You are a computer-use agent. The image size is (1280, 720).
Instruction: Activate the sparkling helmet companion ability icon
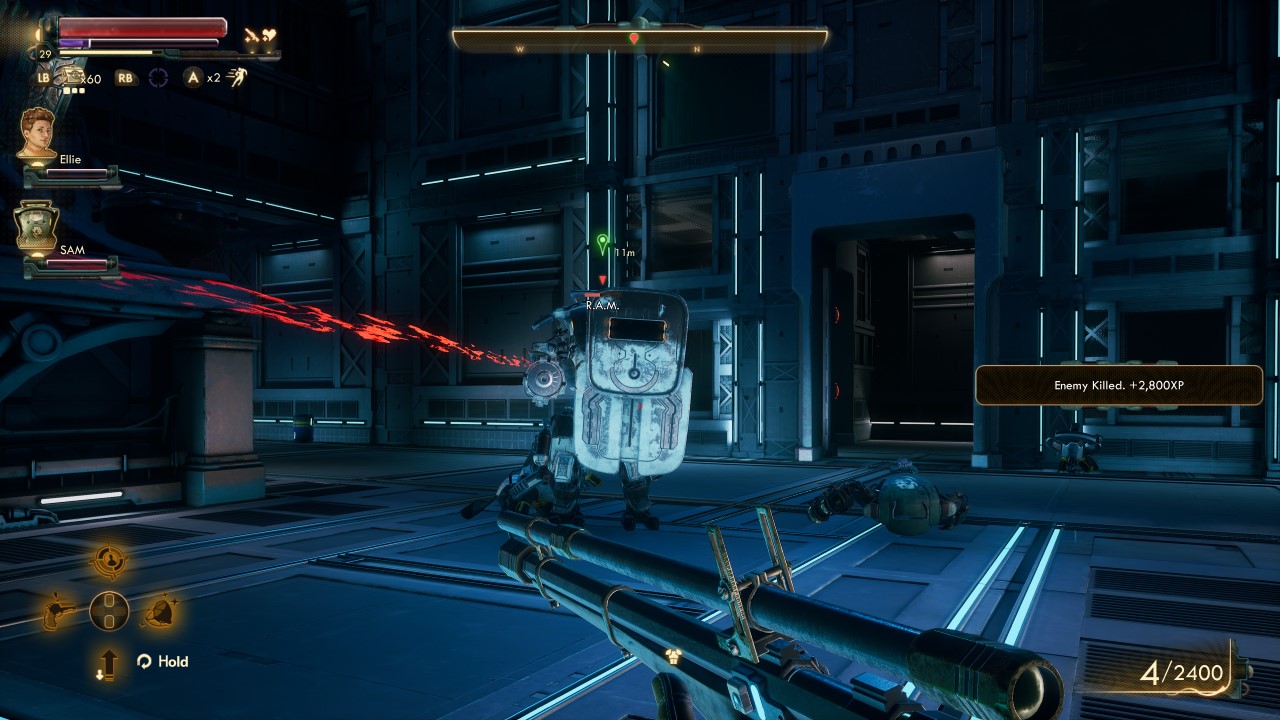pyautogui.click(x=159, y=611)
